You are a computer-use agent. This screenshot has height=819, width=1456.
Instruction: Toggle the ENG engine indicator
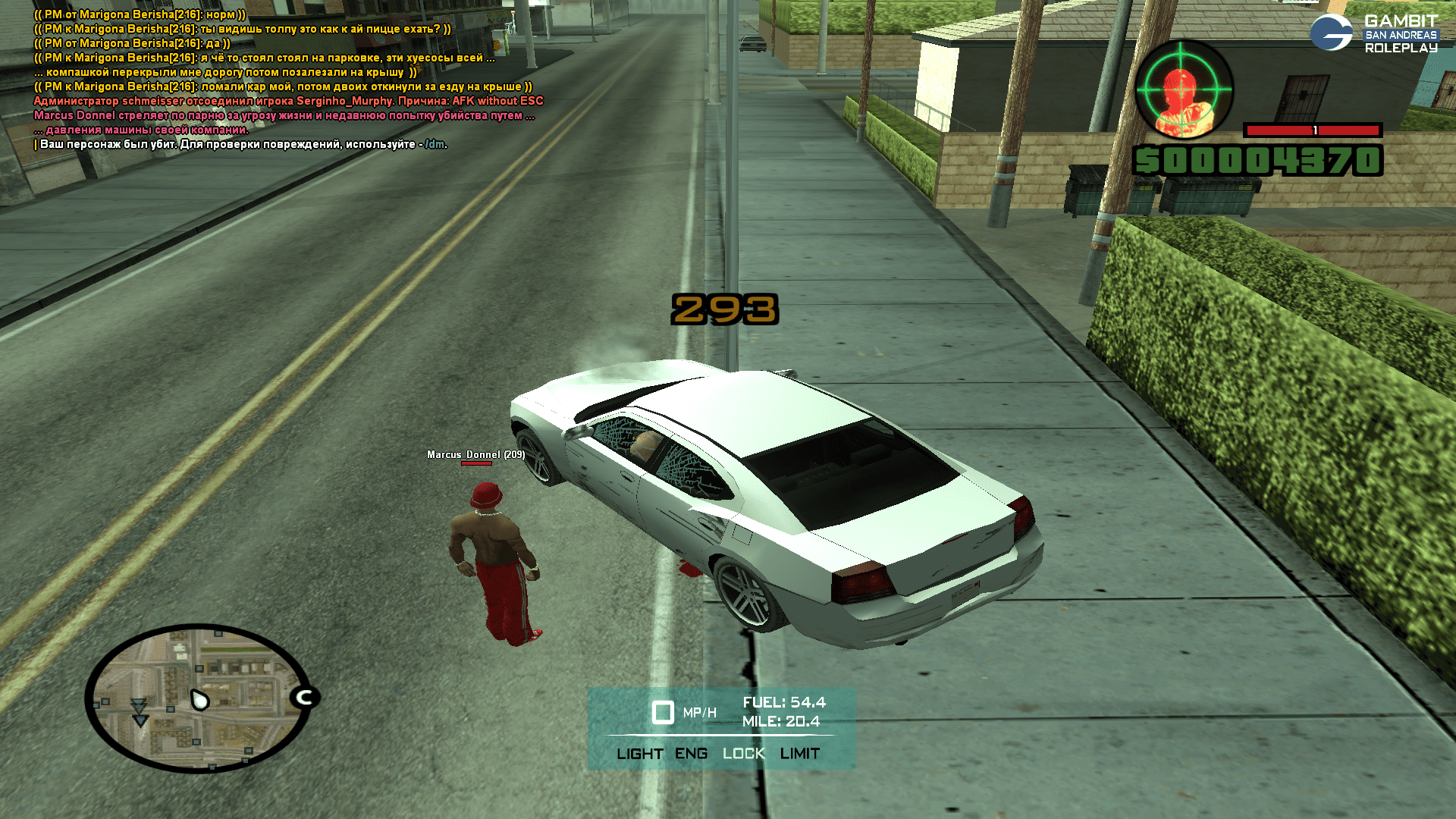(691, 754)
